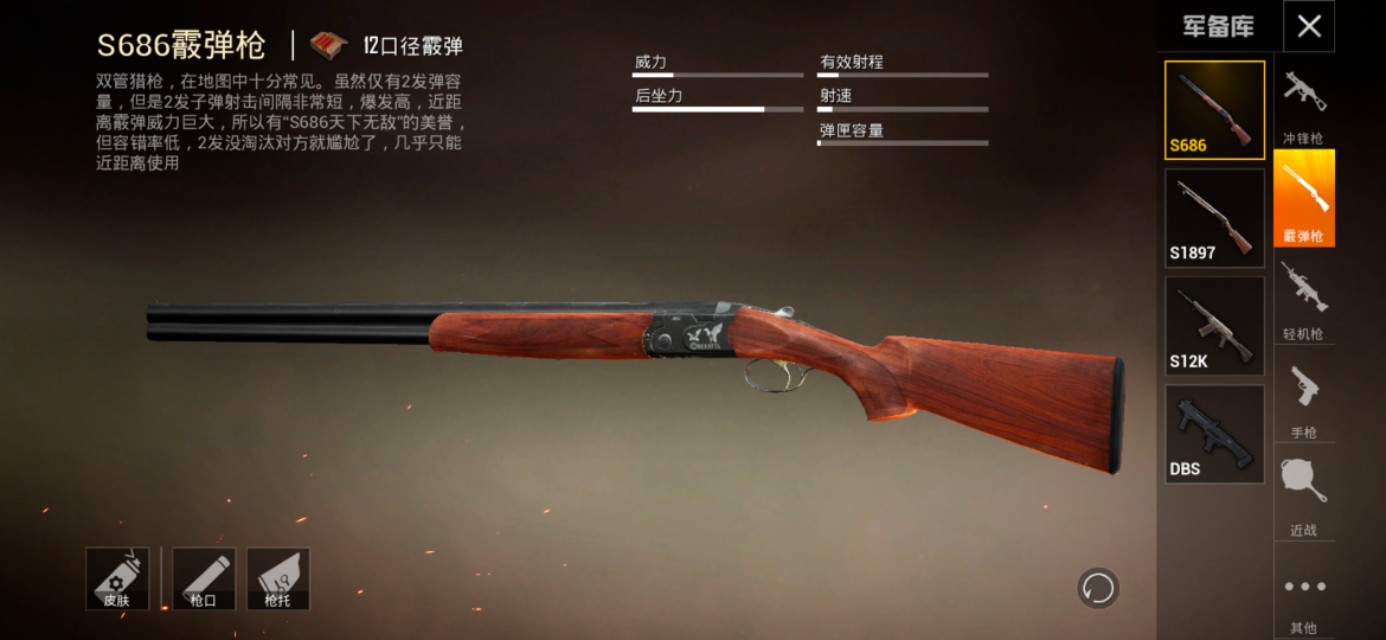The height and width of the screenshot is (640, 1386).
Task: Select the 枪口 muzzle attachment slot
Action: click(x=203, y=578)
